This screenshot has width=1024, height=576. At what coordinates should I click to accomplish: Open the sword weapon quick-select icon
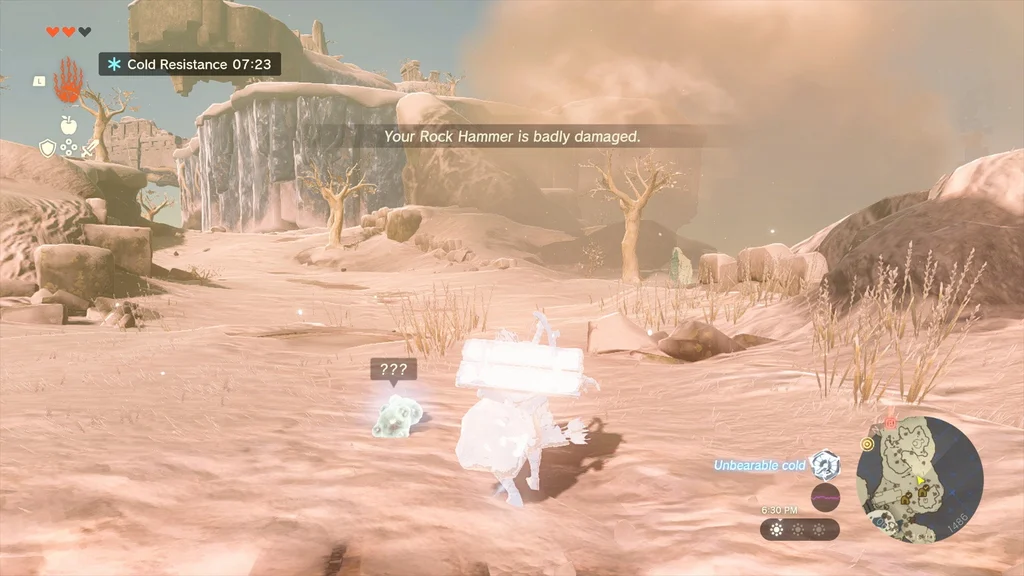coord(90,149)
